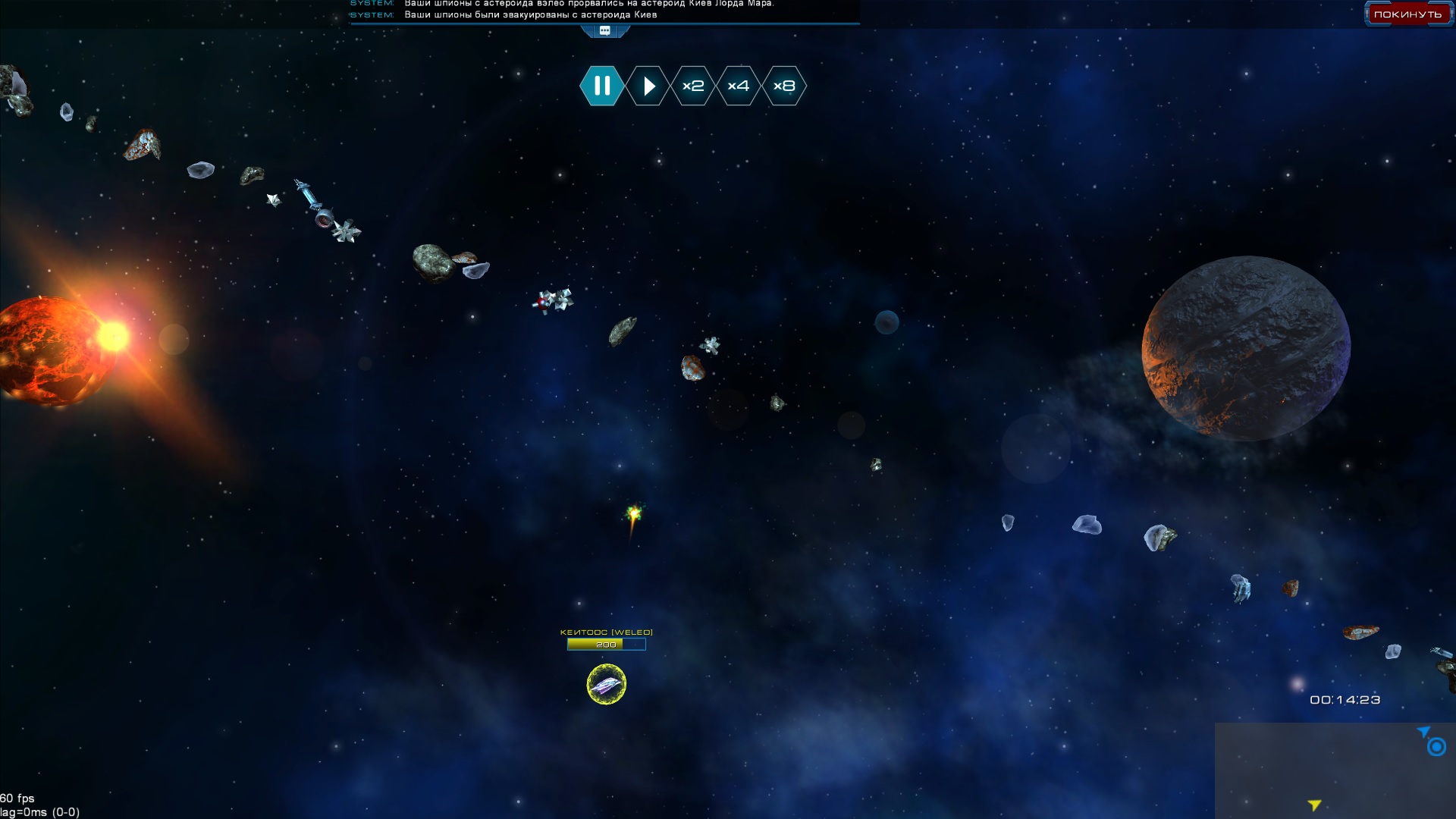Select the КЕИТООС [WELED] ship
This screenshot has width=1456, height=819.
pos(607,684)
